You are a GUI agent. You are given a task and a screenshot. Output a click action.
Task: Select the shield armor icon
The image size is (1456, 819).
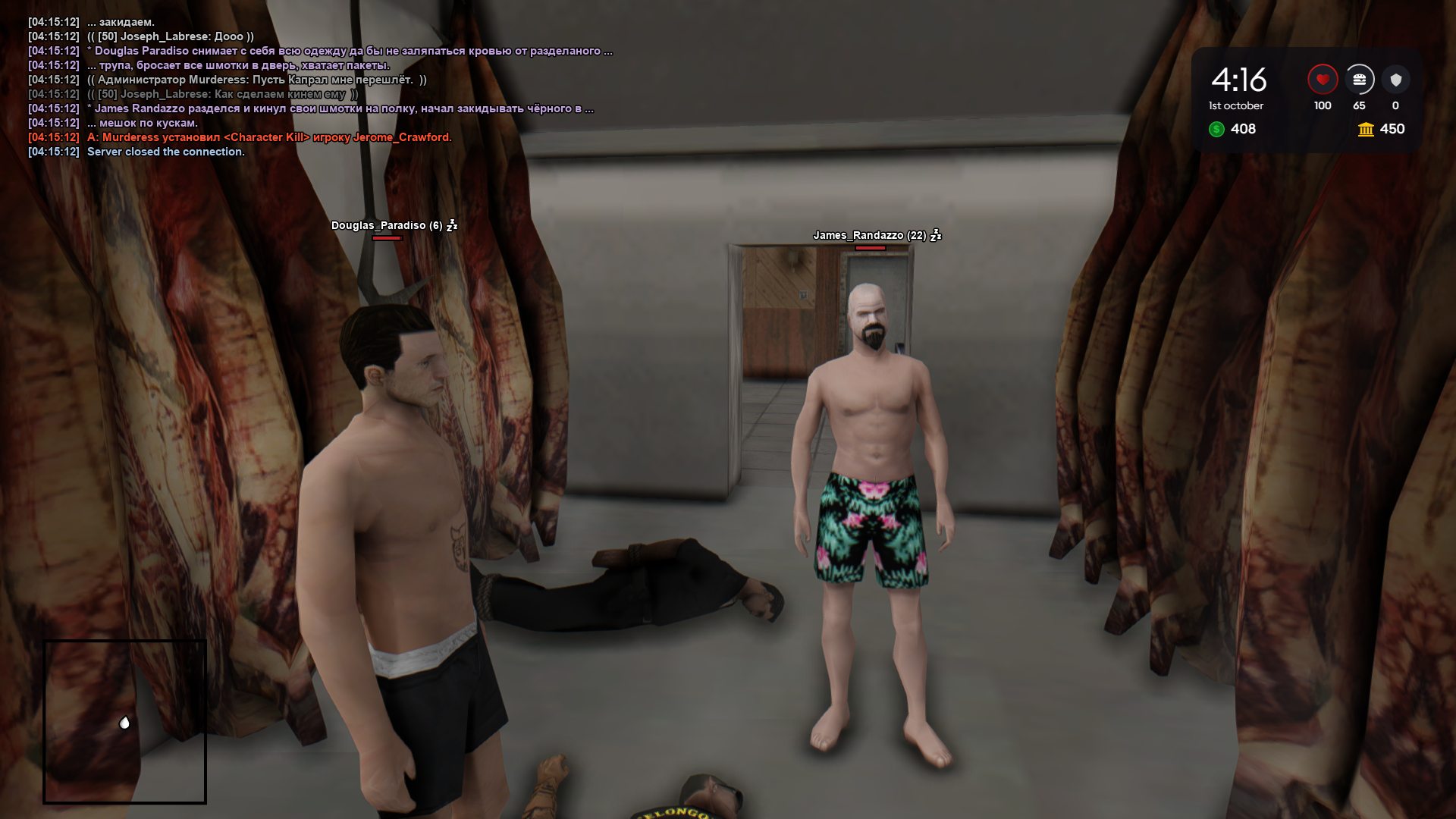pyautogui.click(x=1395, y=80)
